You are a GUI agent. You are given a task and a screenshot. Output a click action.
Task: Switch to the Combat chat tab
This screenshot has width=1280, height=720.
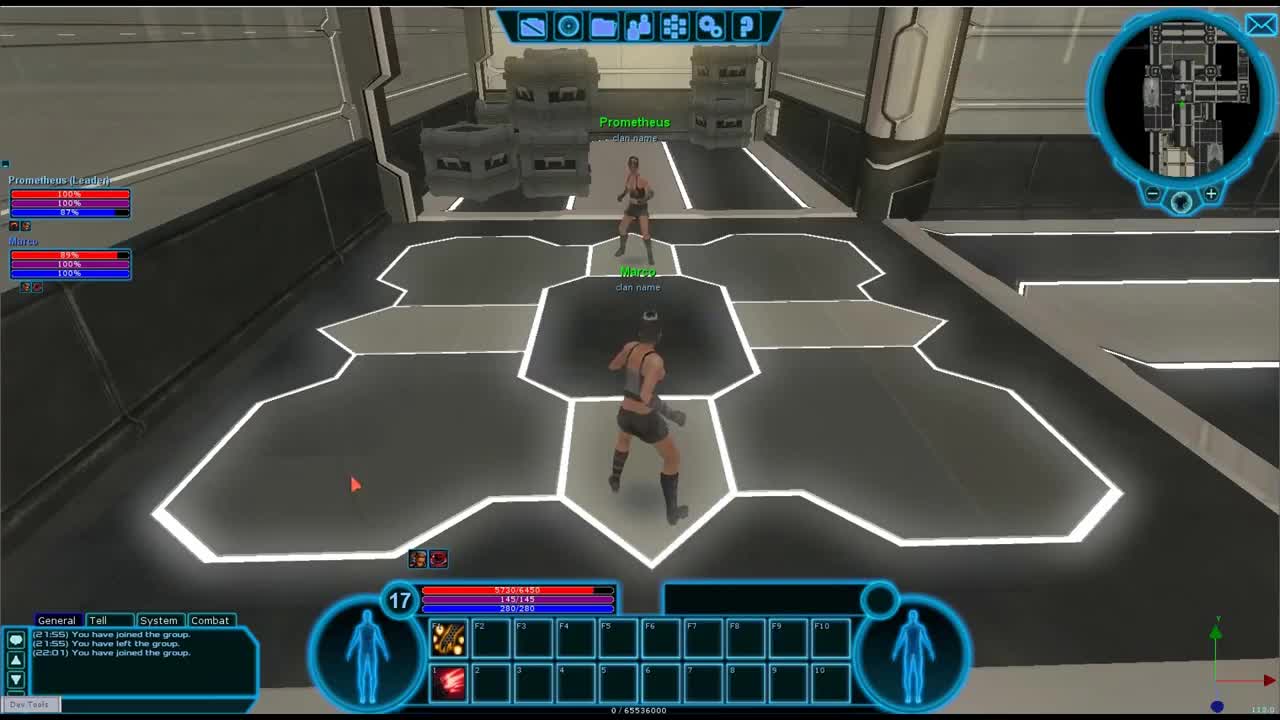click(x=210, y=620)
